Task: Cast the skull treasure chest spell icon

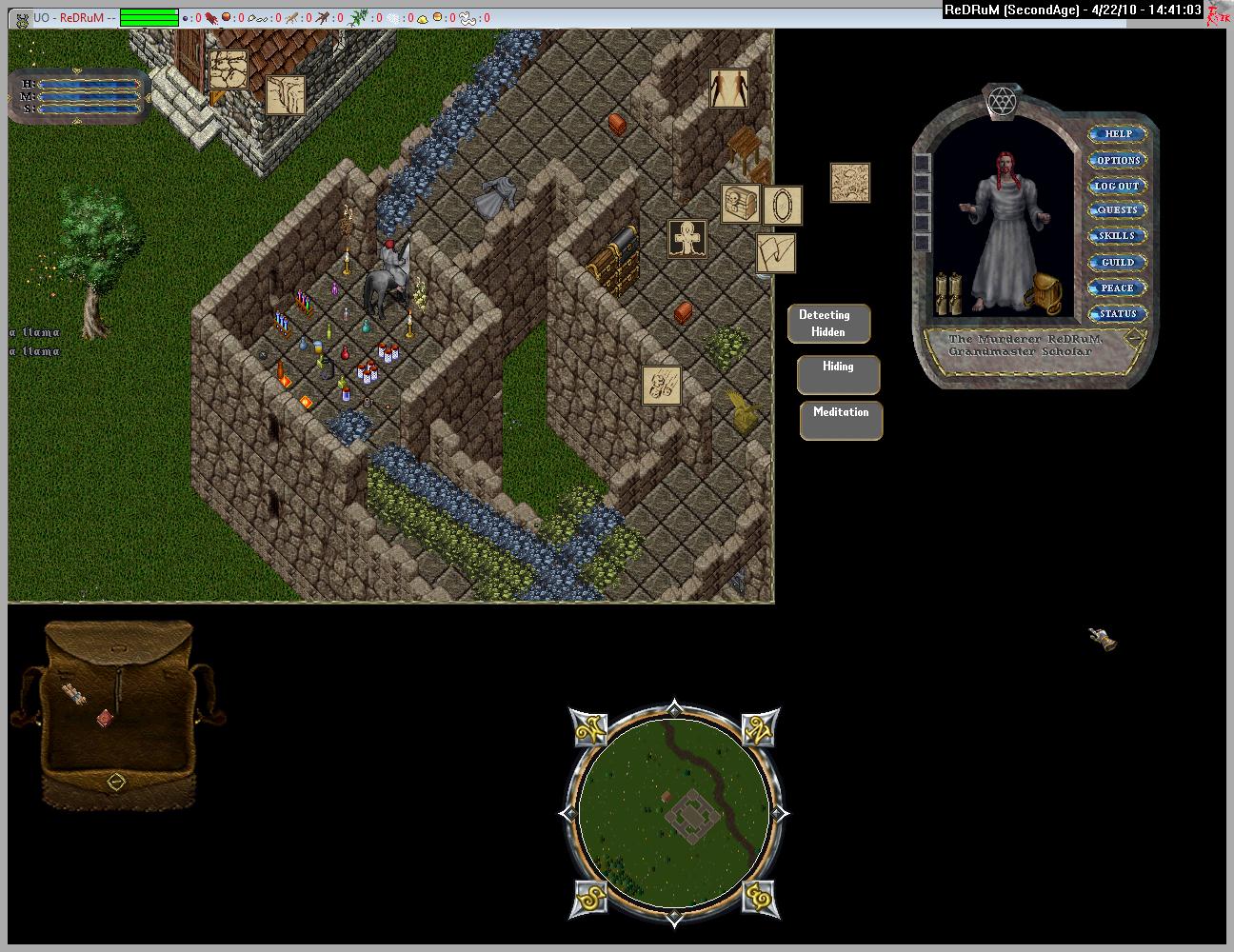Action: coord(740,205)
